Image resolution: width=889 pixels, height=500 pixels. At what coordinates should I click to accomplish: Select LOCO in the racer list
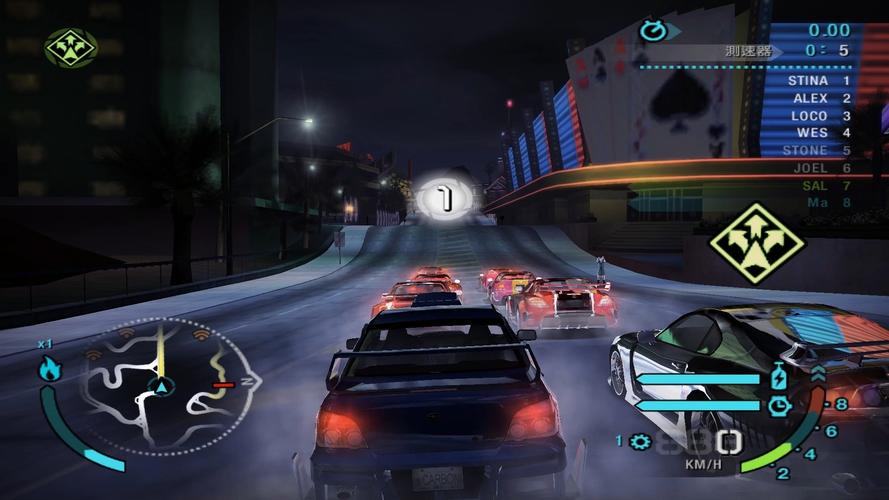tap(820, 116)
